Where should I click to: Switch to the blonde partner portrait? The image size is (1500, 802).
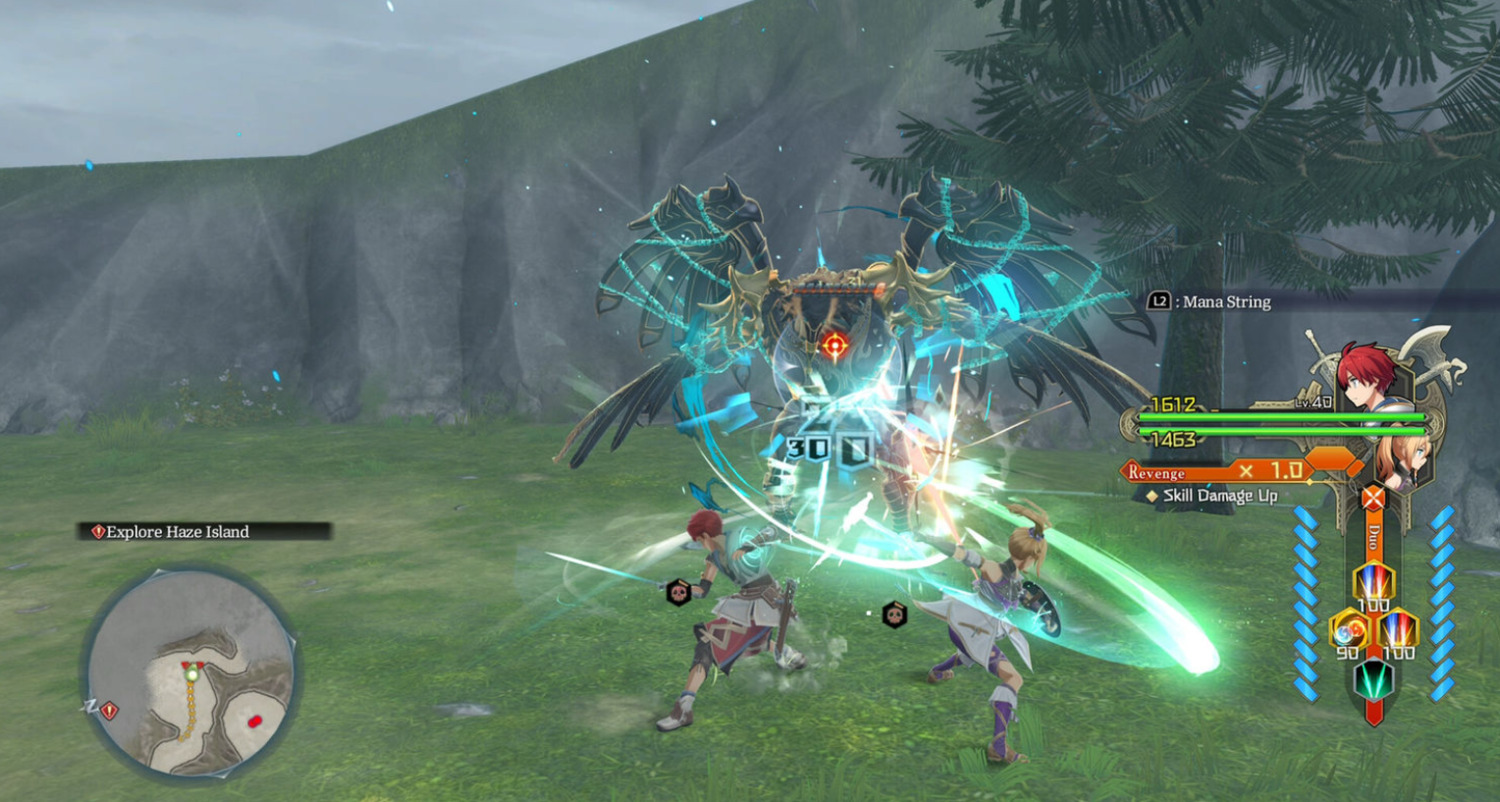[1394, 458]
